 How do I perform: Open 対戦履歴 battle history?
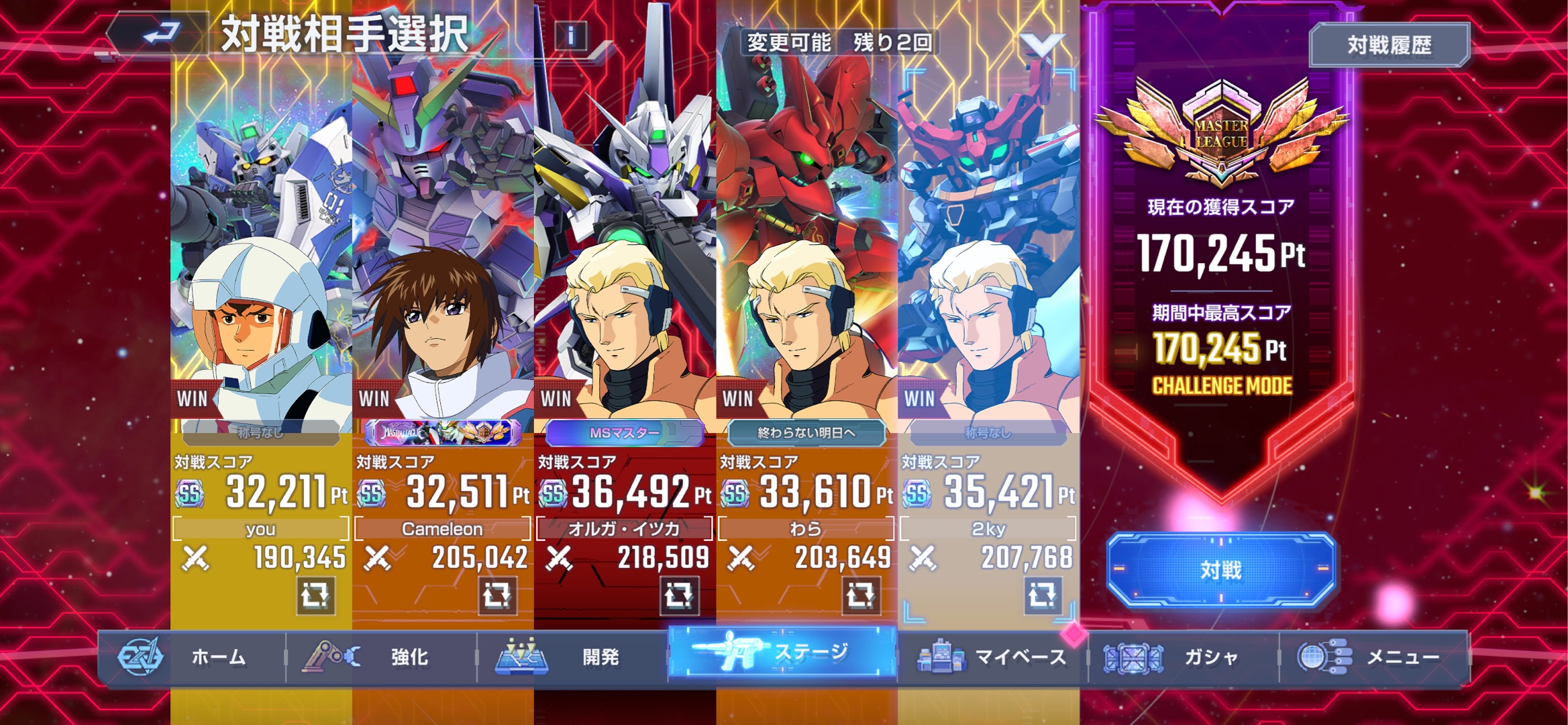pos(1389,45)
